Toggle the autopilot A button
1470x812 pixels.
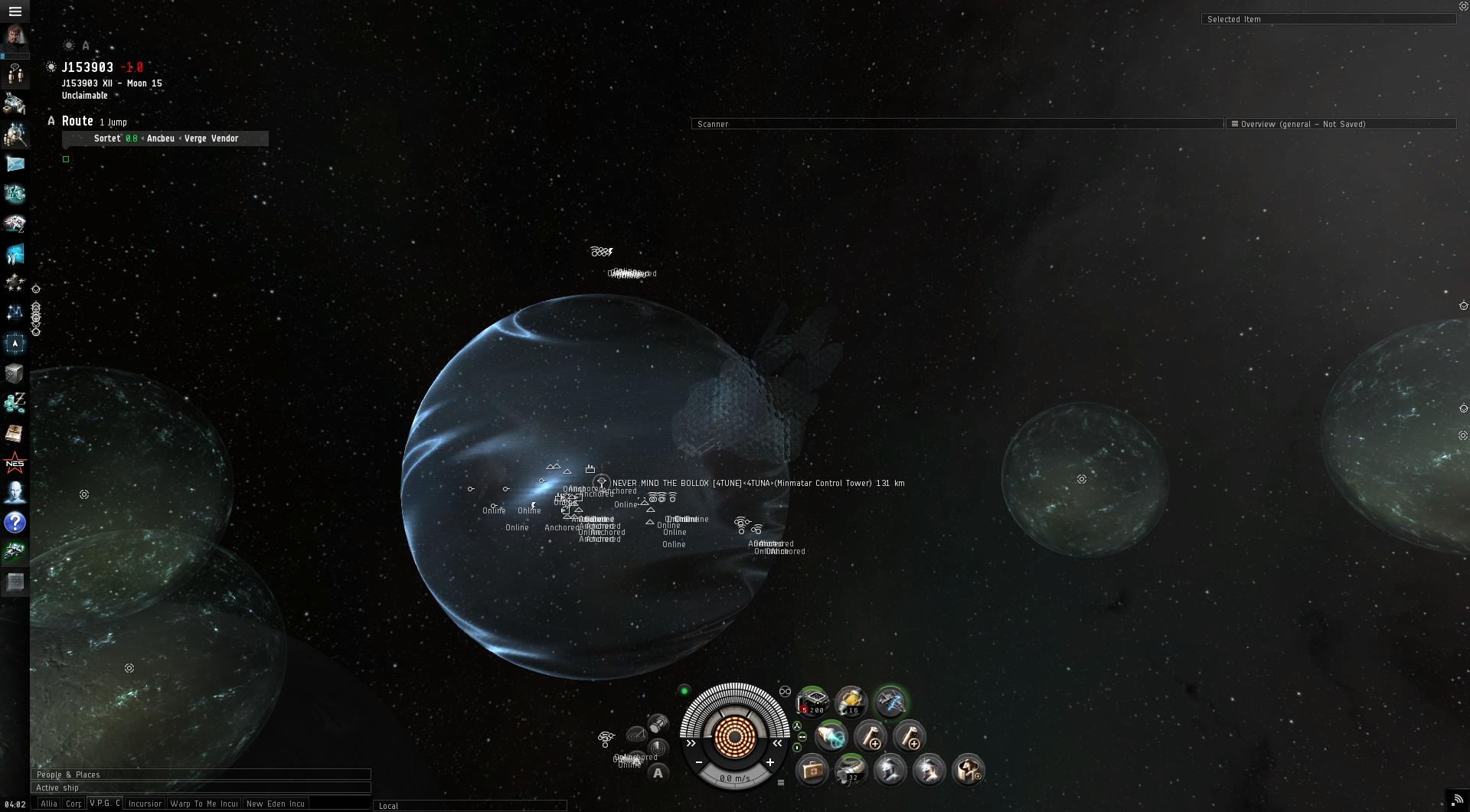coord(658,773)
